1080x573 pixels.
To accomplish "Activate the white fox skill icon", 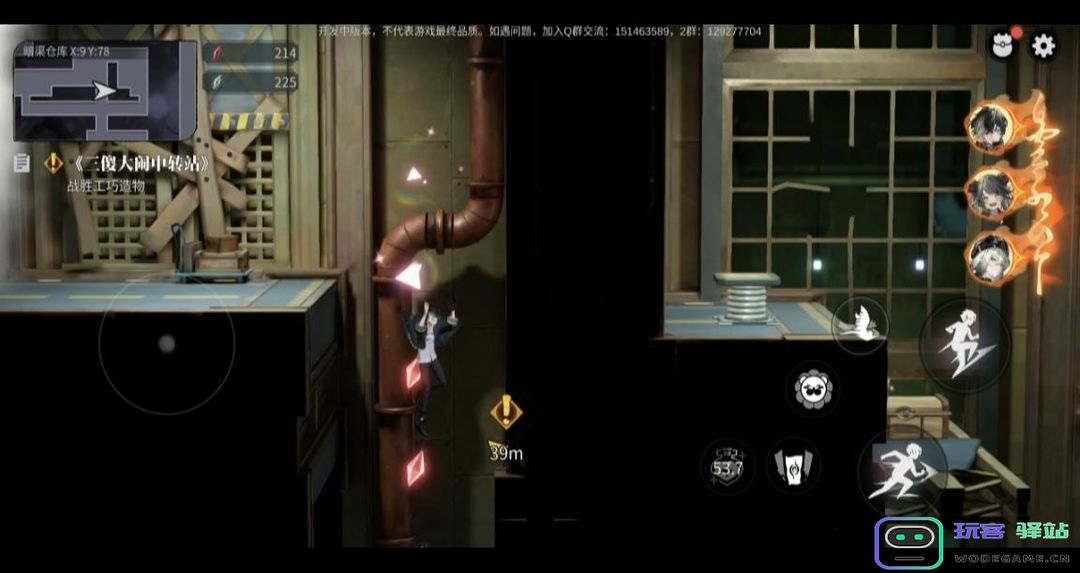I will (x=859, y=324).
